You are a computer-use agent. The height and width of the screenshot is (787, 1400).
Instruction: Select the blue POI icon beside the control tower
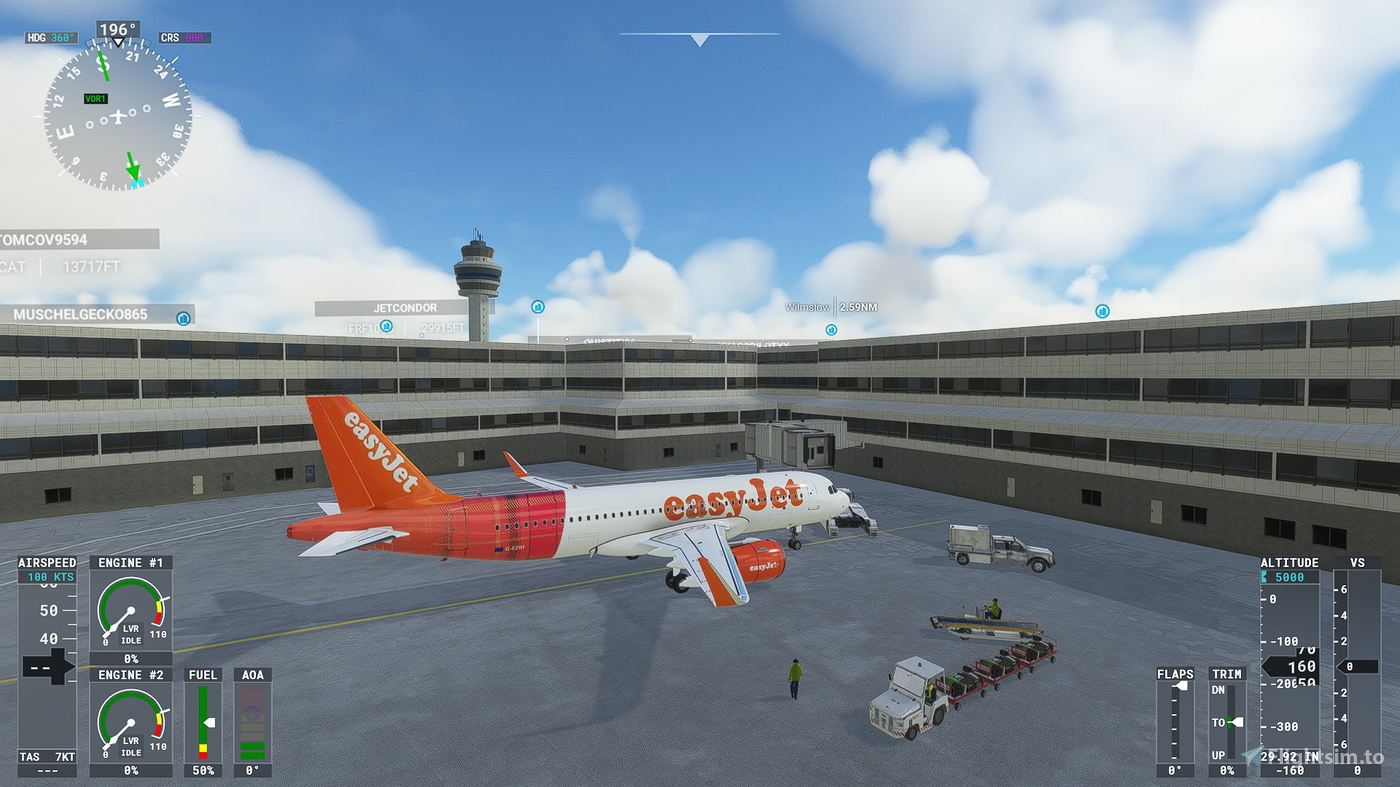click(x=537, y=308)
